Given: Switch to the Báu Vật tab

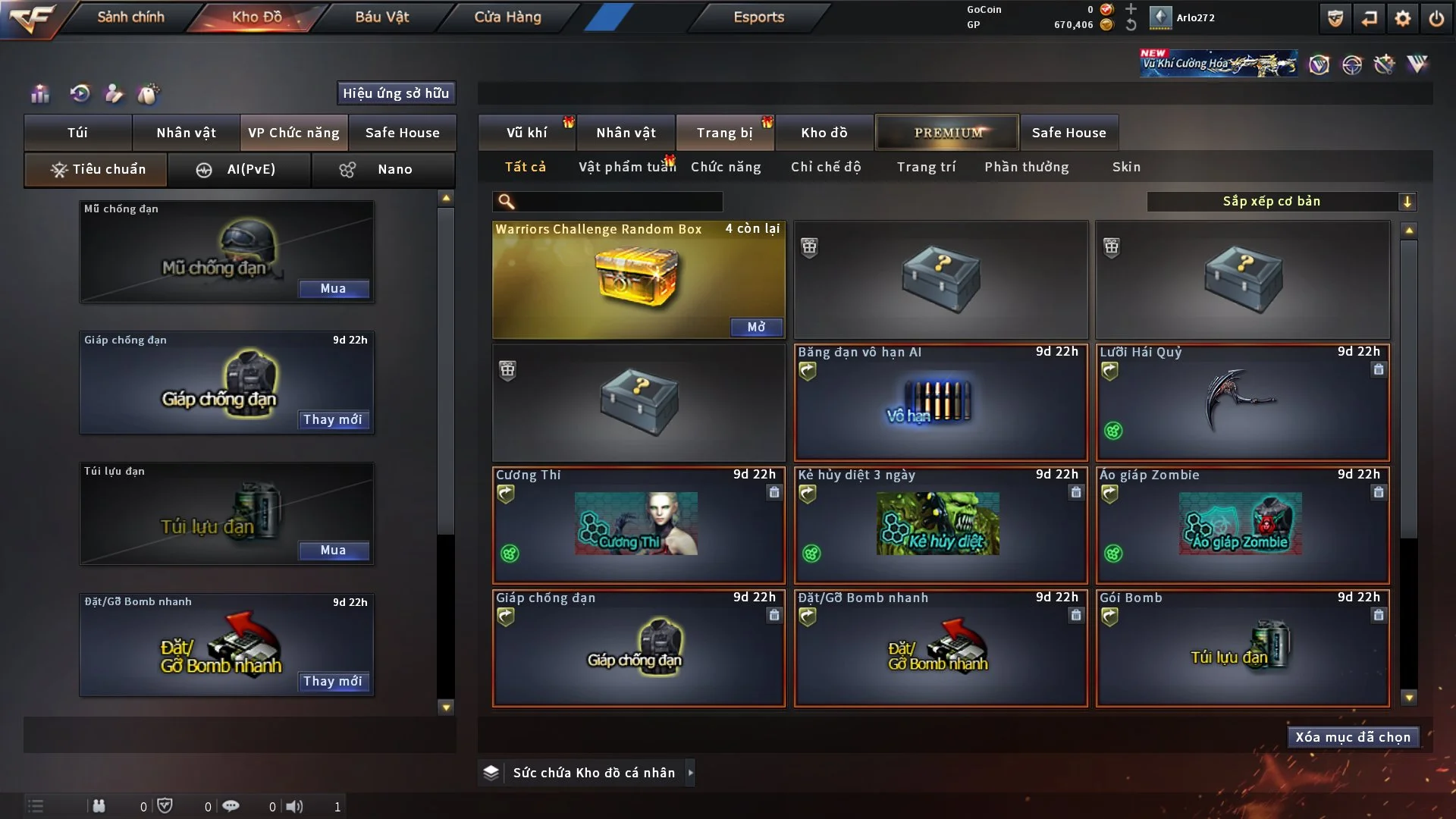Looking at the screenshot, I should (x=381, y=17).
